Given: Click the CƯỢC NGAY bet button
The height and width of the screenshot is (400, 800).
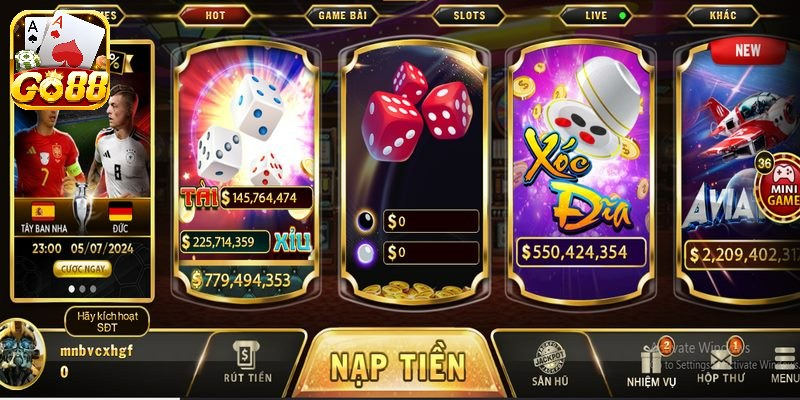Looking at the screenshot, I should click(82, 269).
